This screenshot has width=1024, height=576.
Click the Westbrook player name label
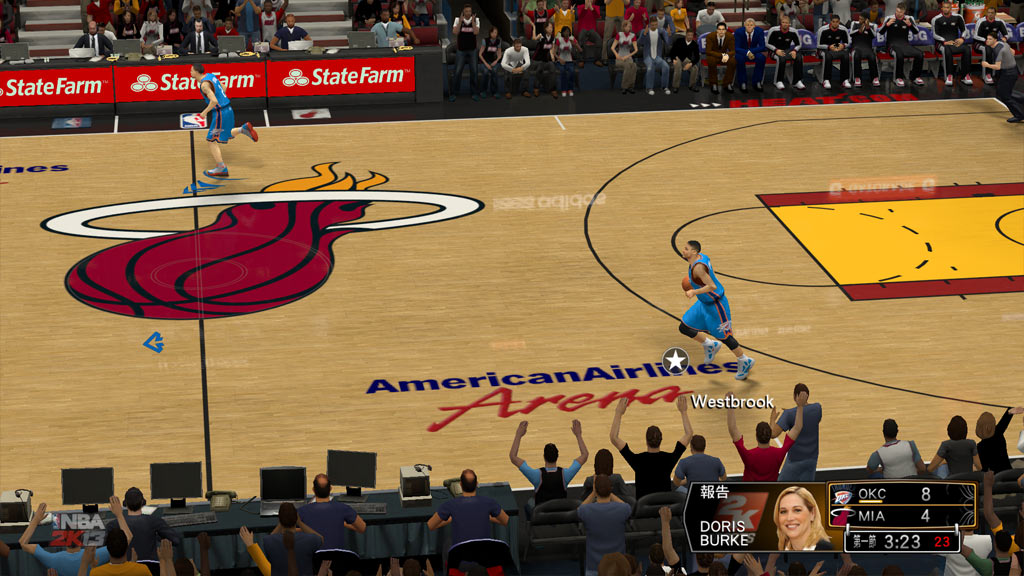732,402
